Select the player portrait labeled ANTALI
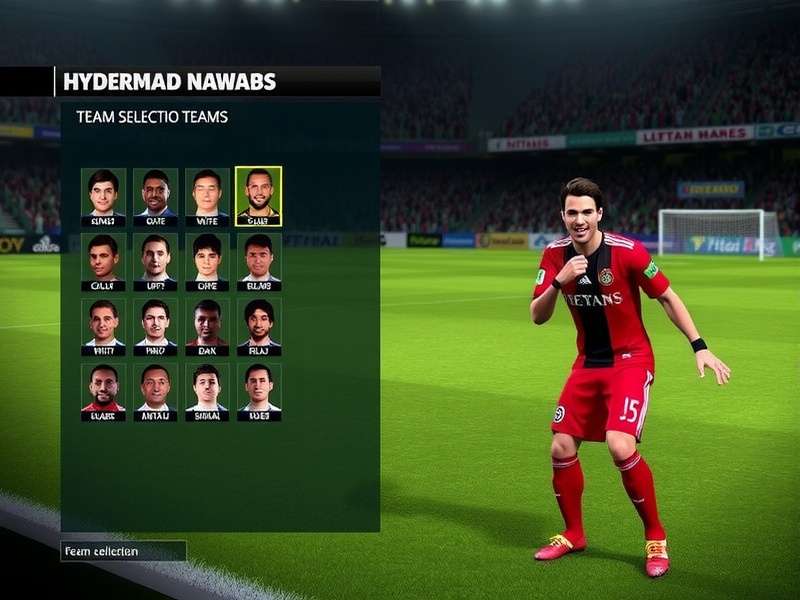Image resolution: width=800 pixels, height=600 pixels. click(x=155, y=391)
